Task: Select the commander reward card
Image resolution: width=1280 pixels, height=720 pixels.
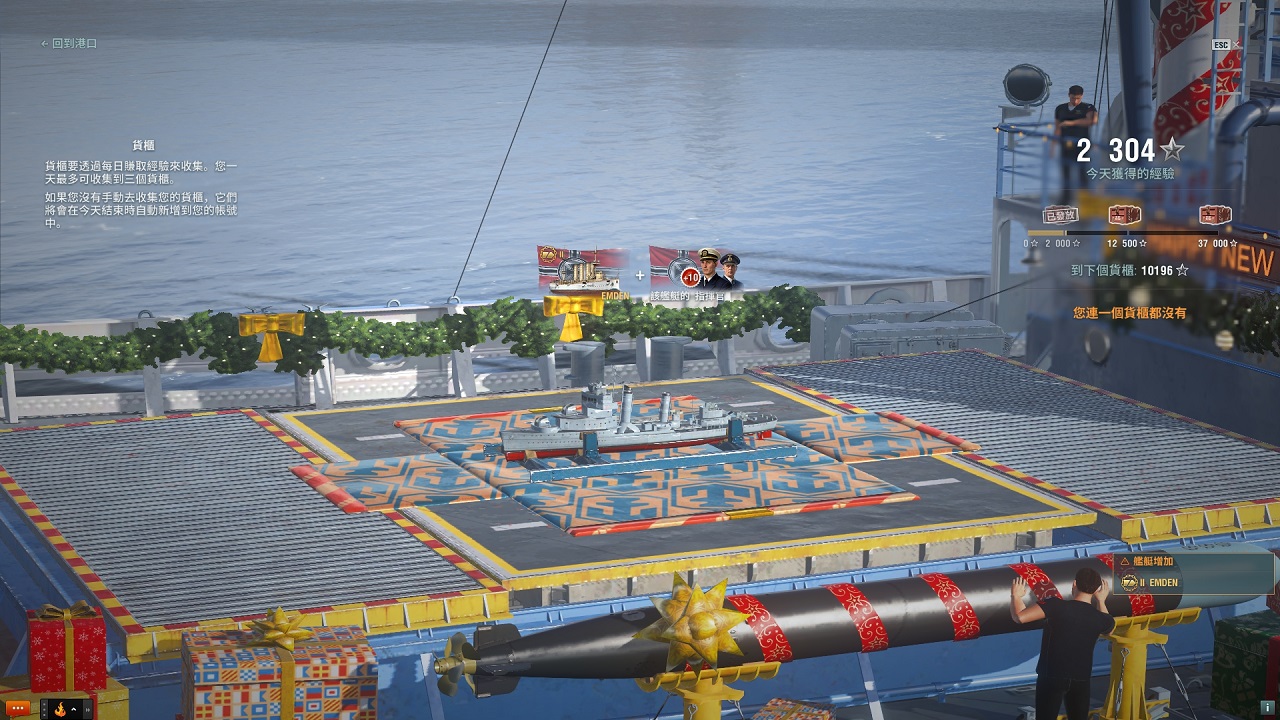Action: point(696,272)
